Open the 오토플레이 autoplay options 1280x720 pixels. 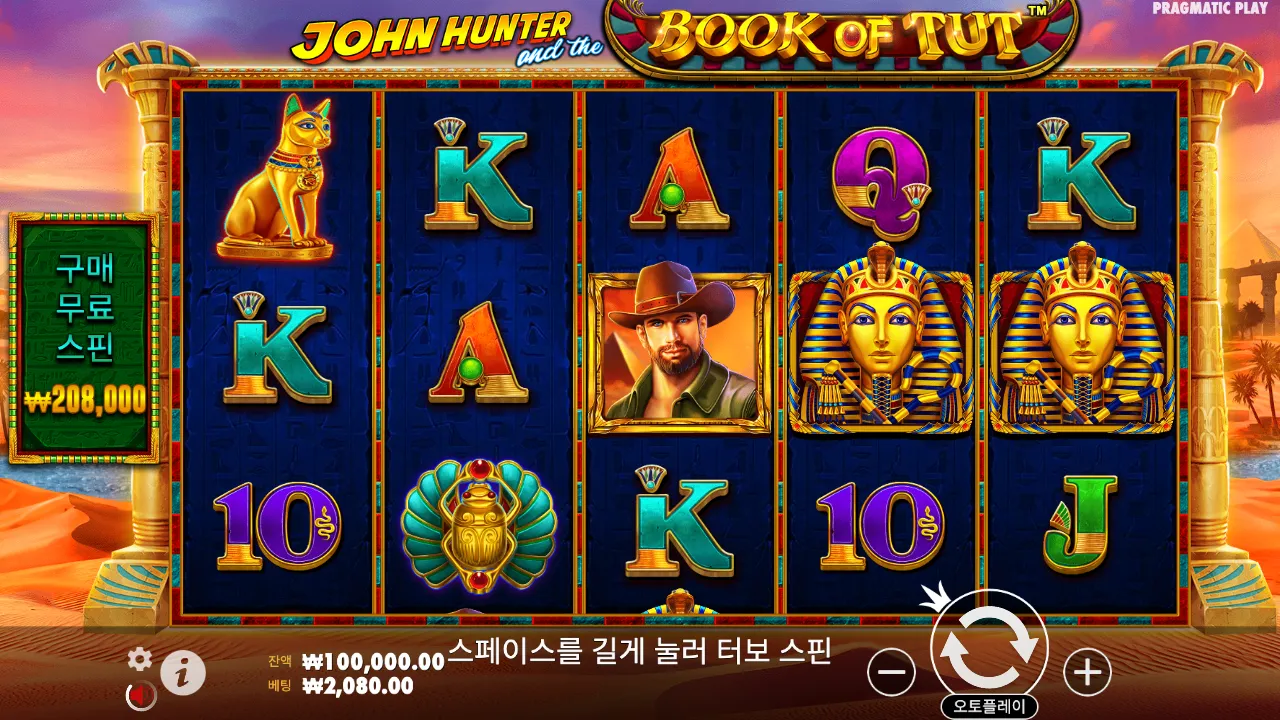click(990, 702)
